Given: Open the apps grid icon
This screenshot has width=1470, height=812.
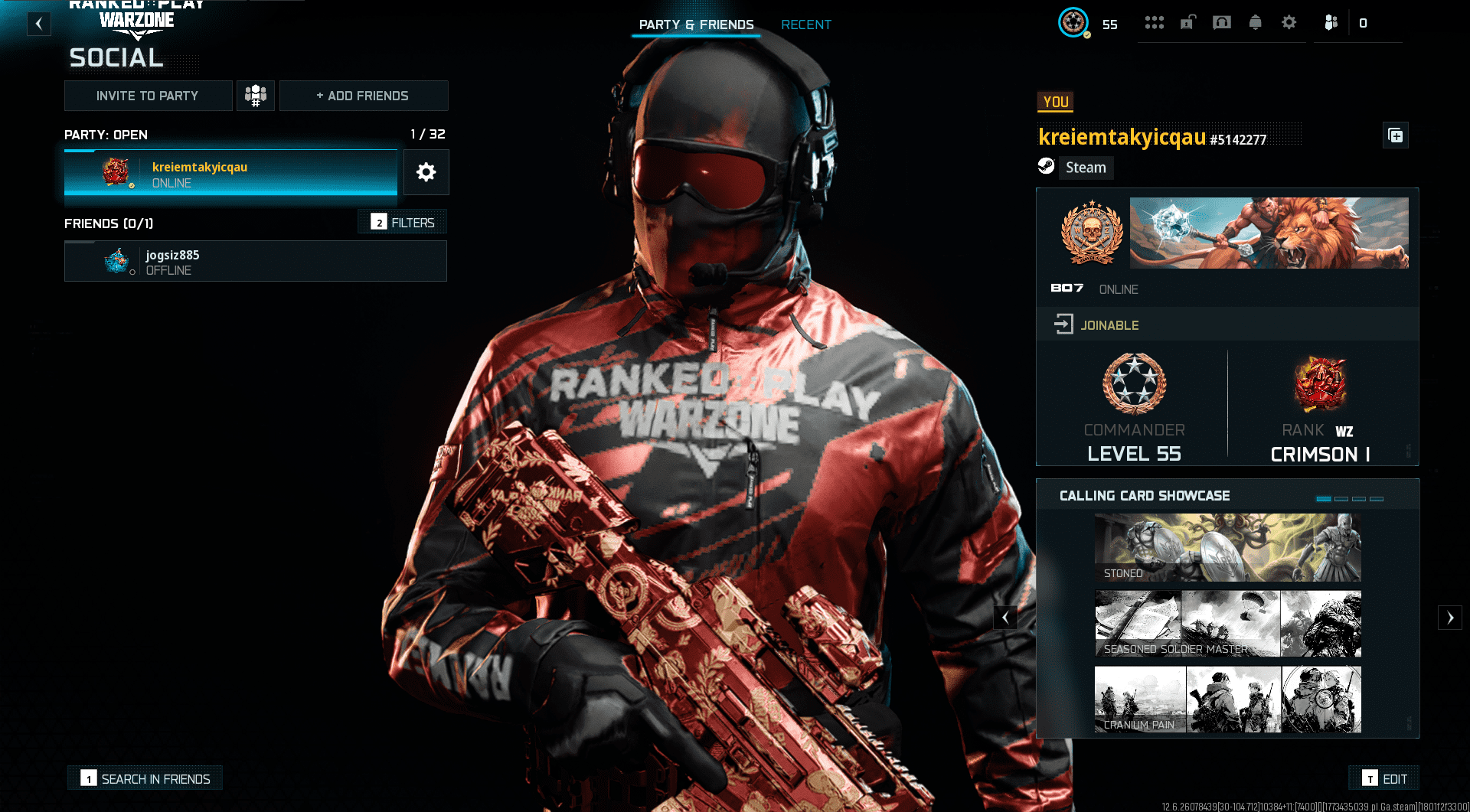Looking at the screenshot, I should 1155,22.
